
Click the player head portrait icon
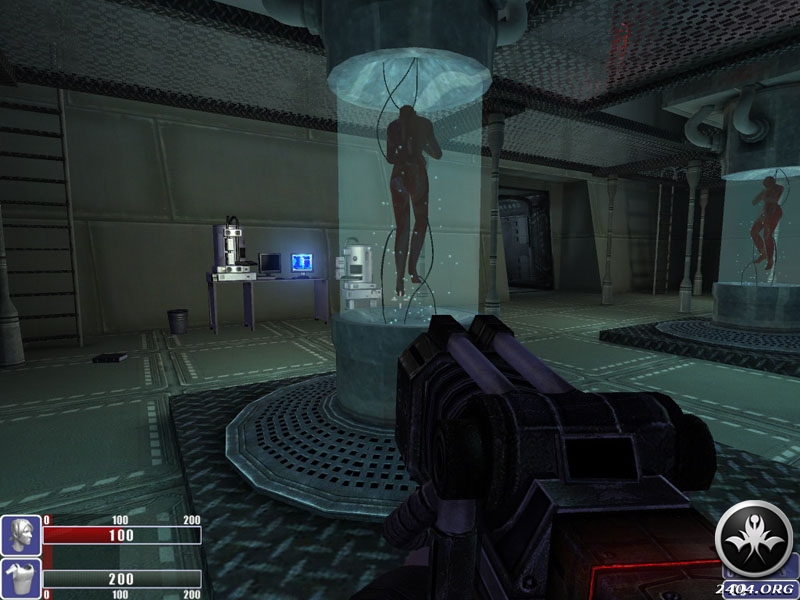coord(20,535)
